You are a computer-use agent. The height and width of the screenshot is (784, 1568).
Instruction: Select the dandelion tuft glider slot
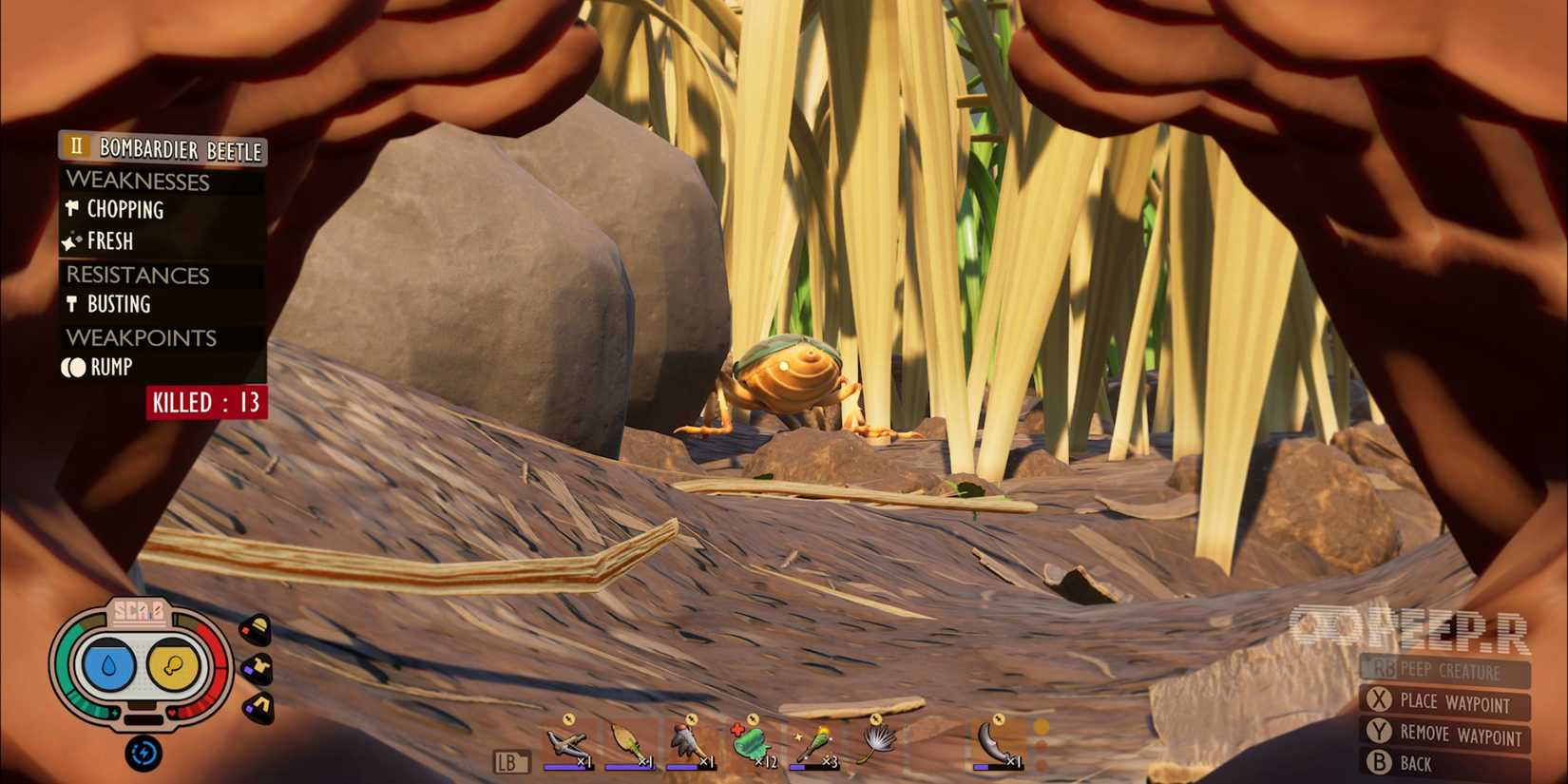(879, 741)
